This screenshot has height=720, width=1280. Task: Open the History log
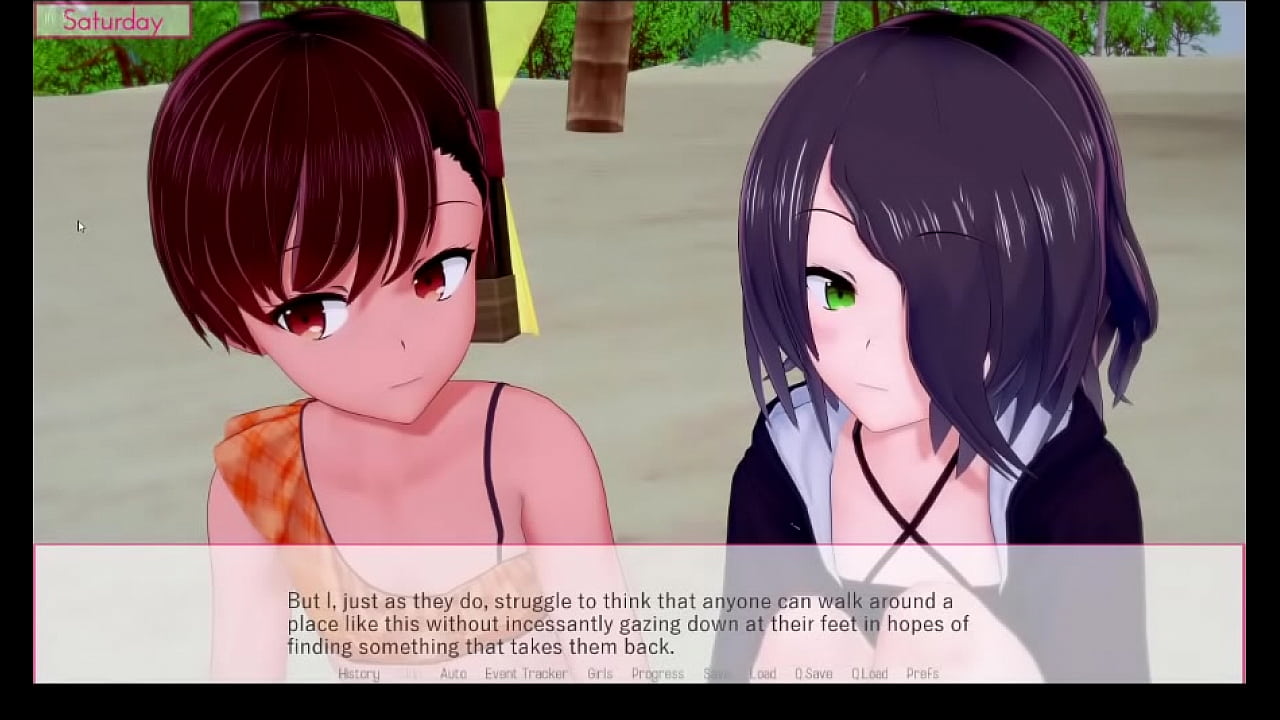(x=357, y=673)
